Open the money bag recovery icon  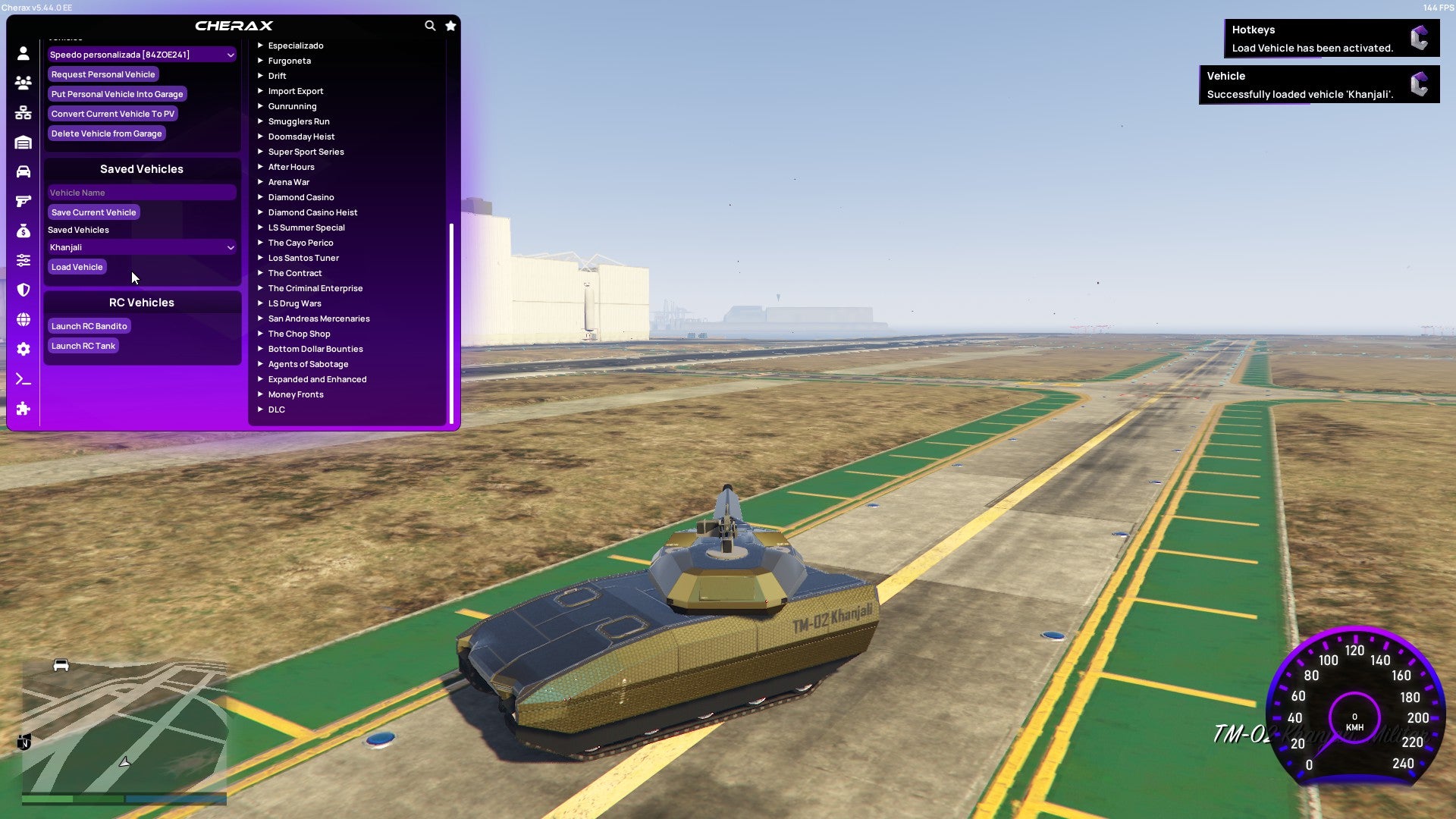(23, 231)
